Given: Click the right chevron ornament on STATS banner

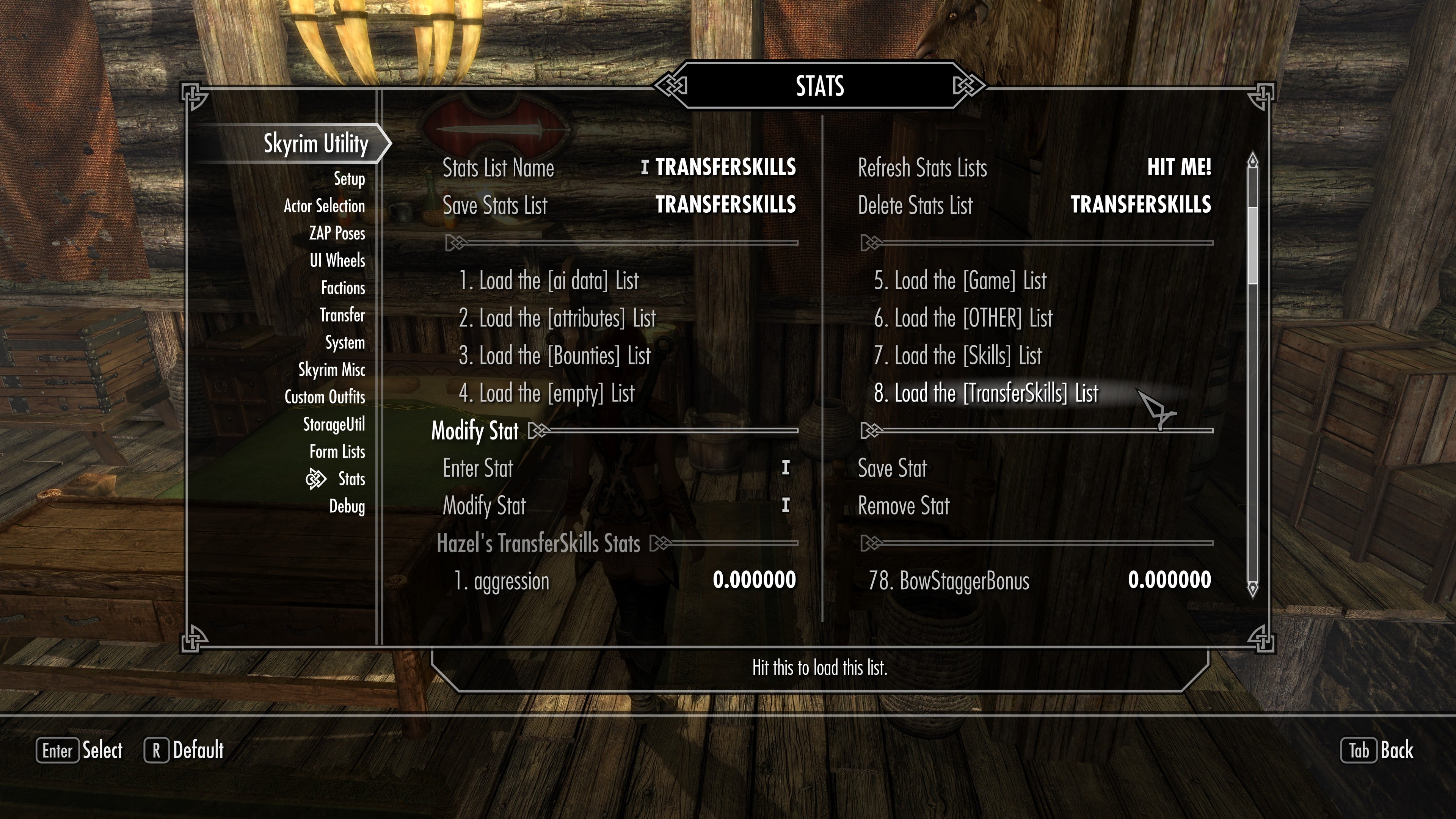Looking at the screenshot, I should click(x=968, y=86).
